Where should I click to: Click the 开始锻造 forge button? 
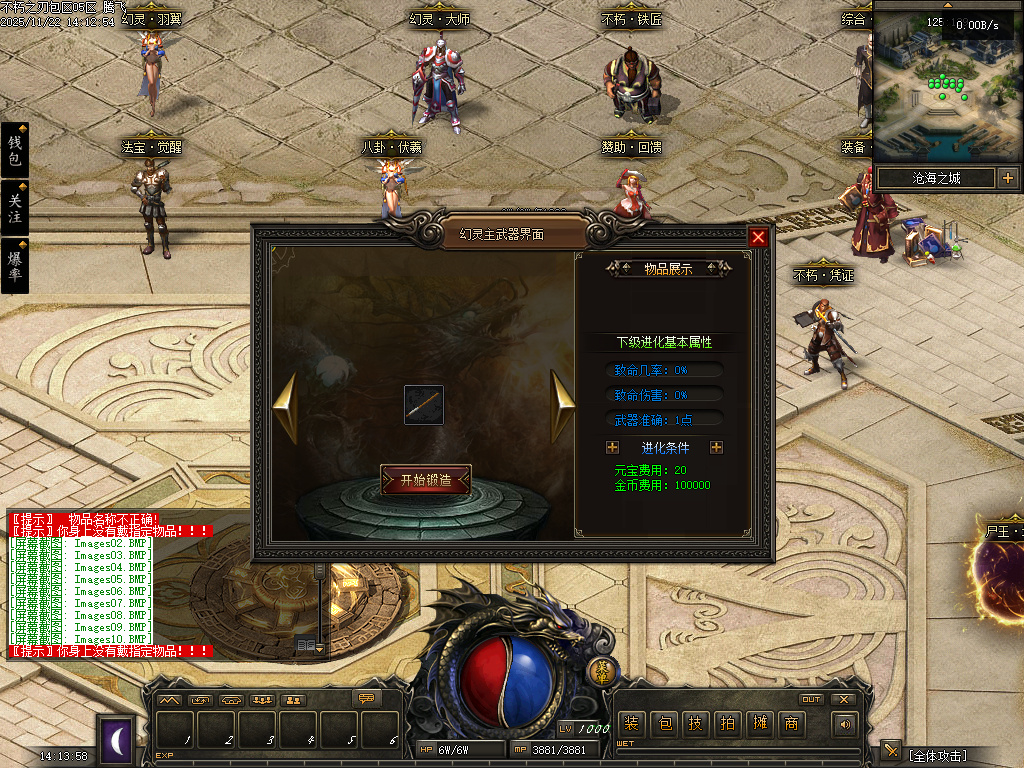pos(426,480)
